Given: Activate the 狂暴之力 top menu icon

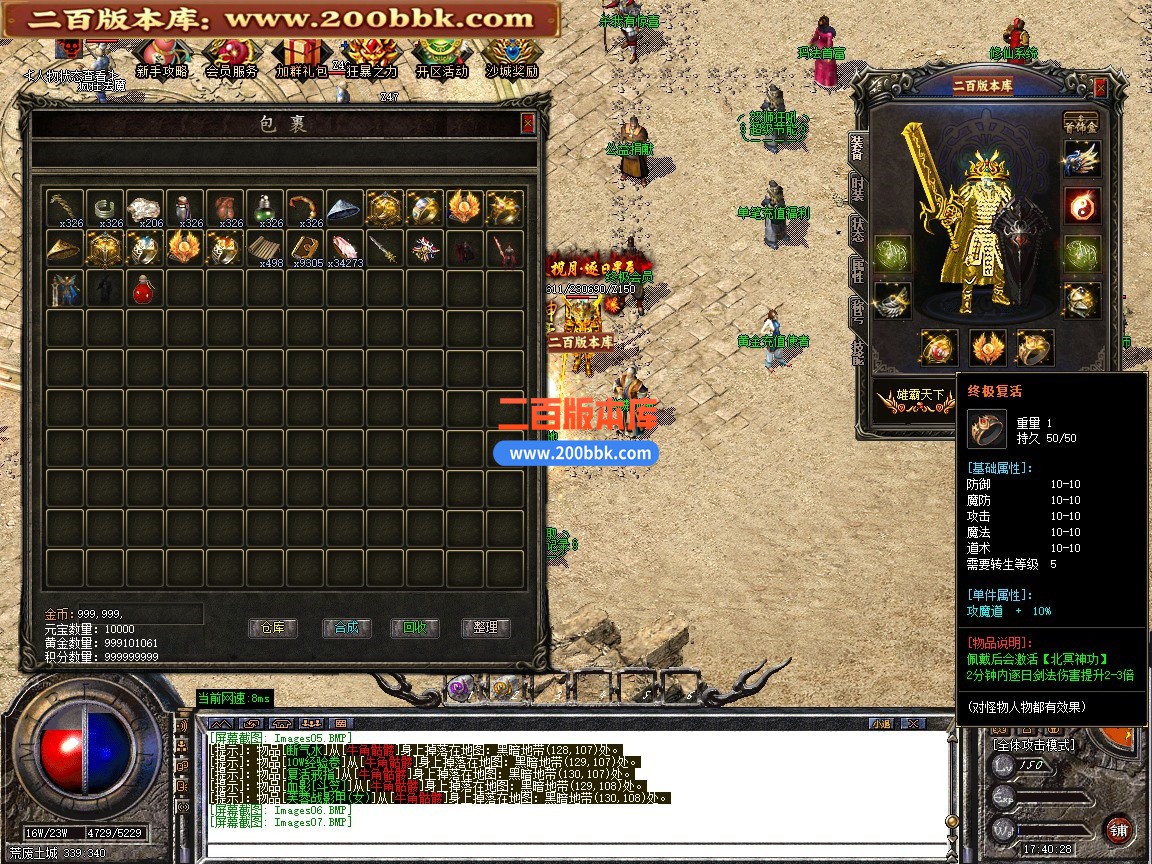Looking at the screenshot, I should [x=366, y=58].
